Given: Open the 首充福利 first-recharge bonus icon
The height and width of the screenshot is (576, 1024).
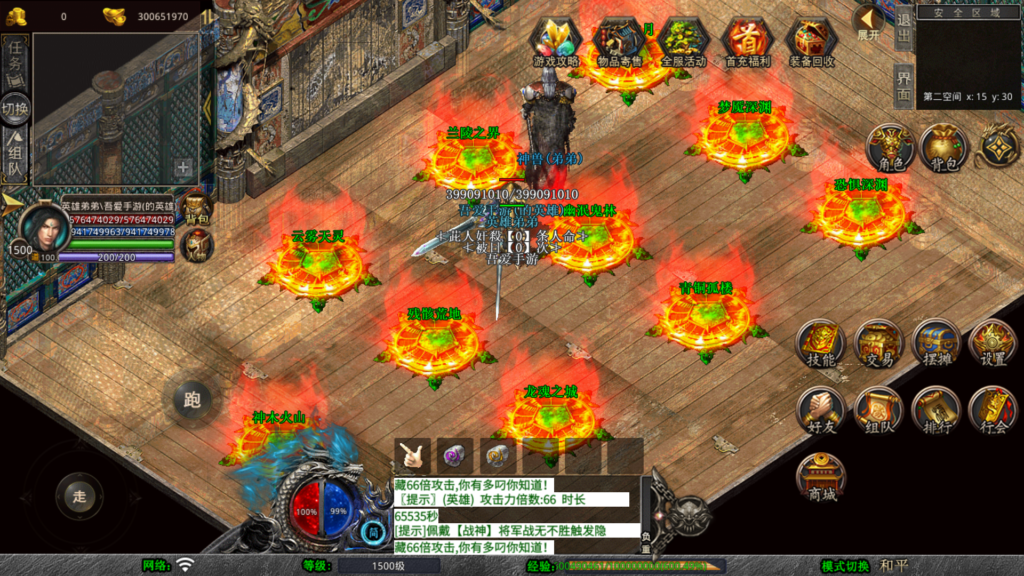Looking at the screenshot, I should 747,40.
